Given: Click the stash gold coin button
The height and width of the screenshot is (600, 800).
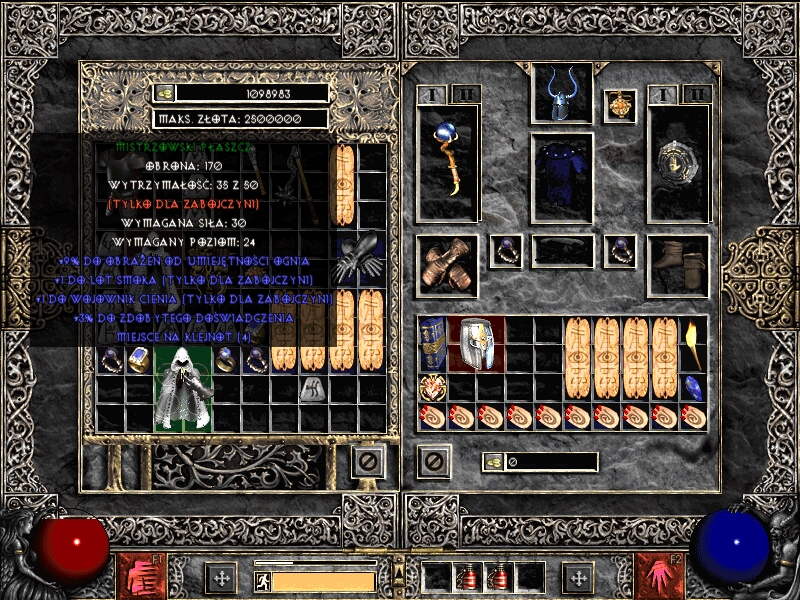Looking at the screenshot, I should click(x=165, y=93).
